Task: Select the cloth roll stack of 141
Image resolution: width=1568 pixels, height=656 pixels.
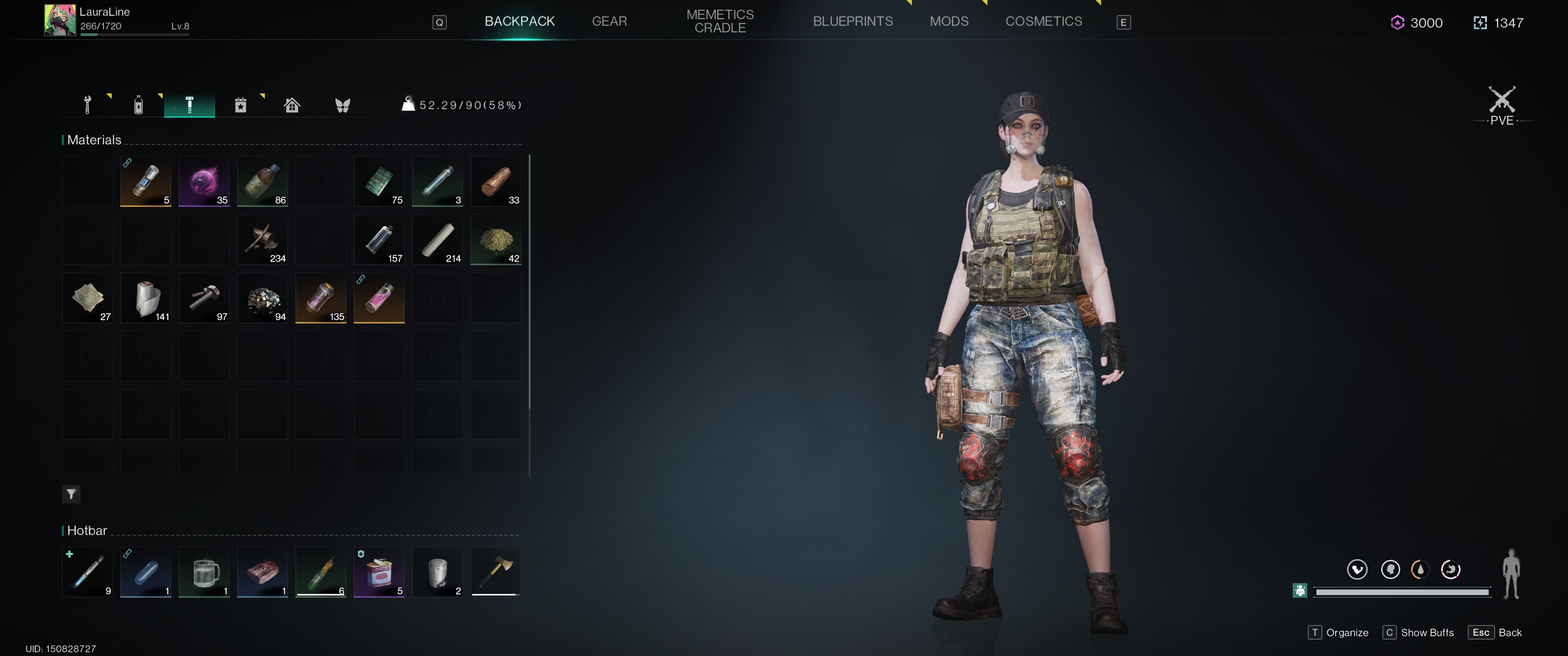Action: click(145, 298)
